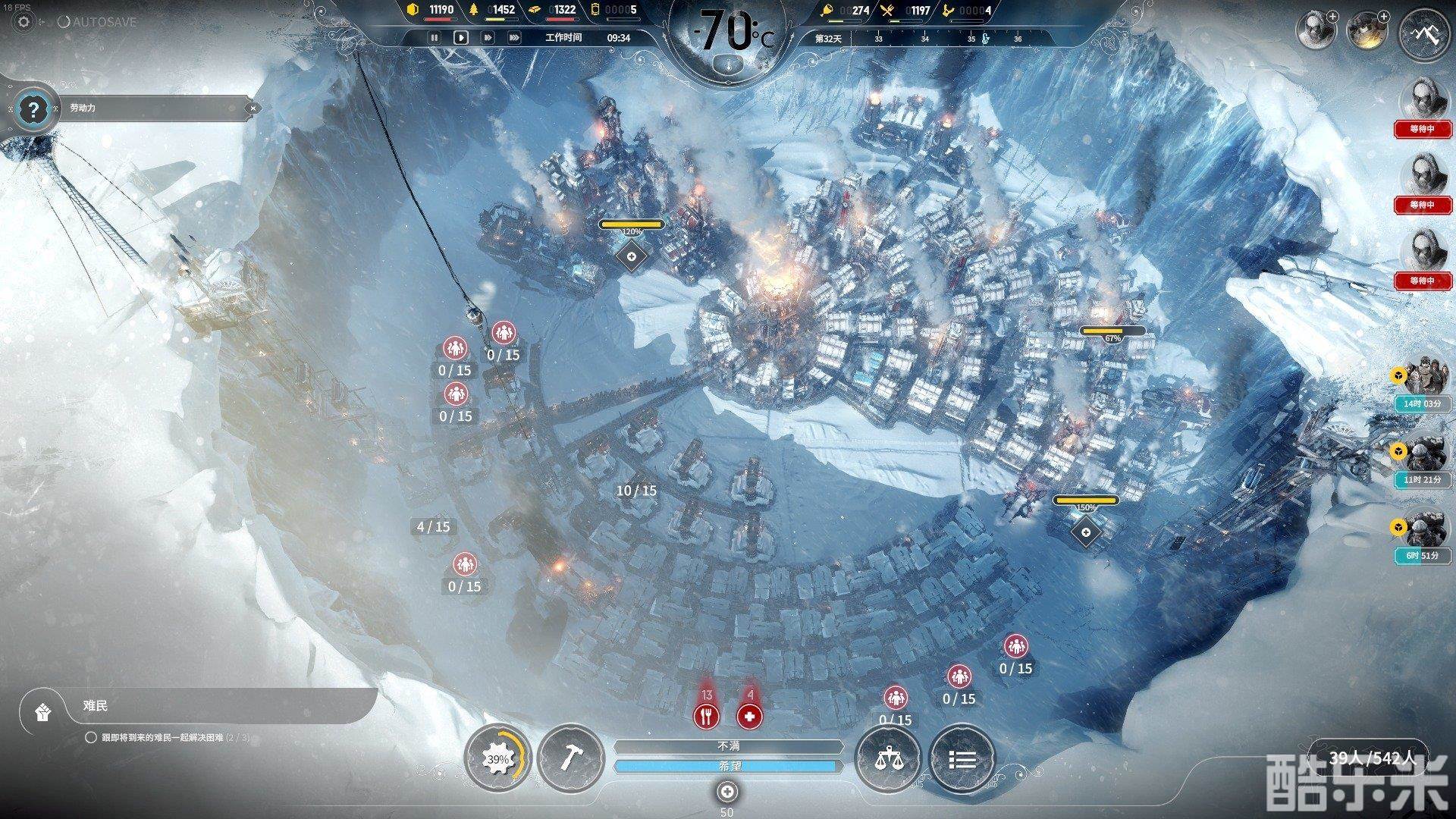Screen dimensions: 1456x819
Task: Pause the game time
Action: [x=435, y=37]
